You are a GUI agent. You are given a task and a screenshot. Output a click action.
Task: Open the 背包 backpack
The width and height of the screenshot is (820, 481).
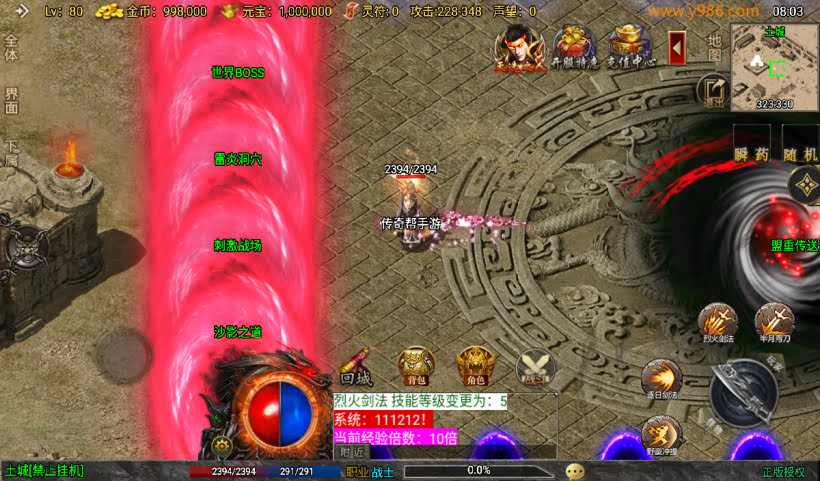[x=416, y=366]
